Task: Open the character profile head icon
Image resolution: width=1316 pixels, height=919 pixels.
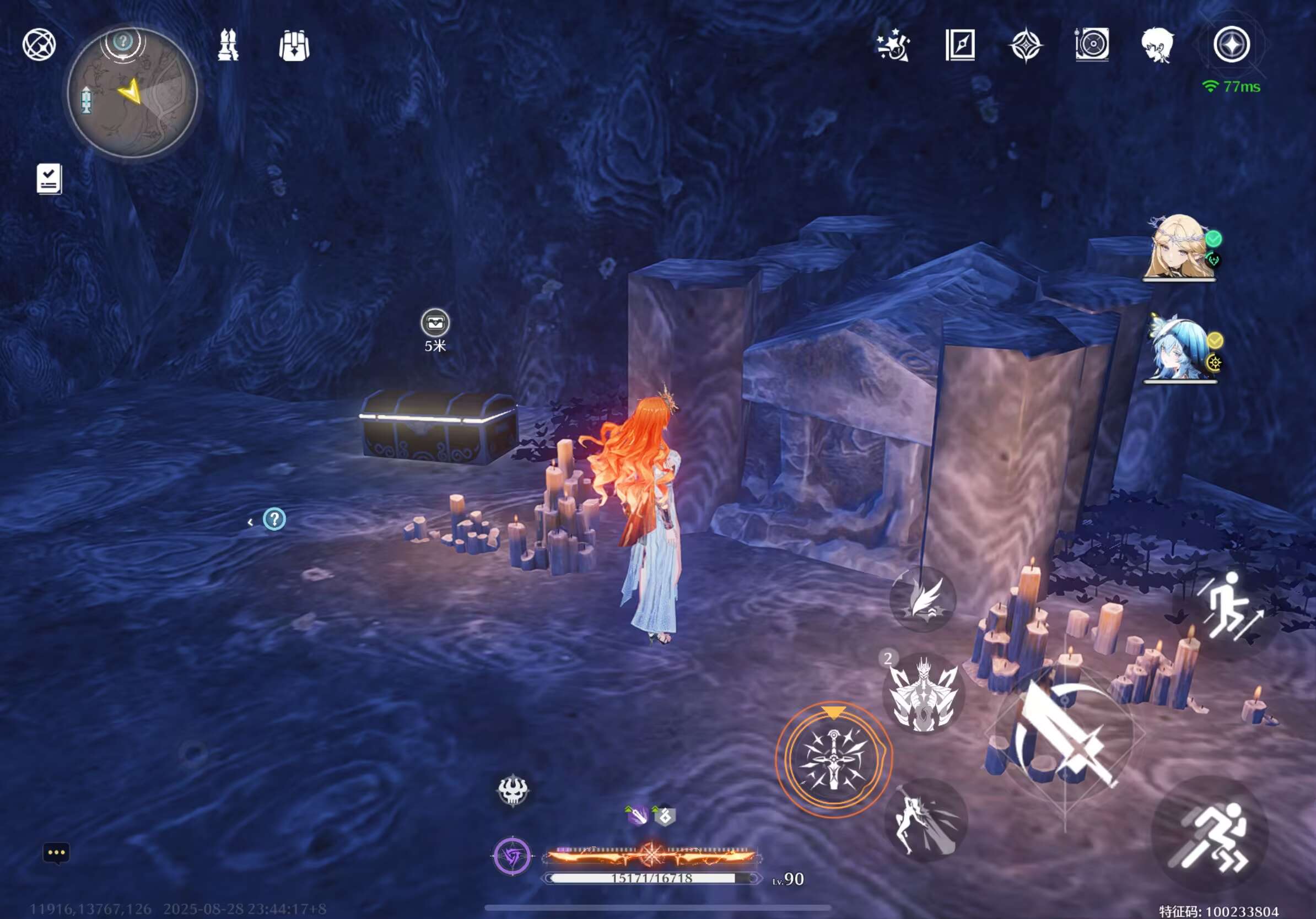Action: tap(1157, 45)
